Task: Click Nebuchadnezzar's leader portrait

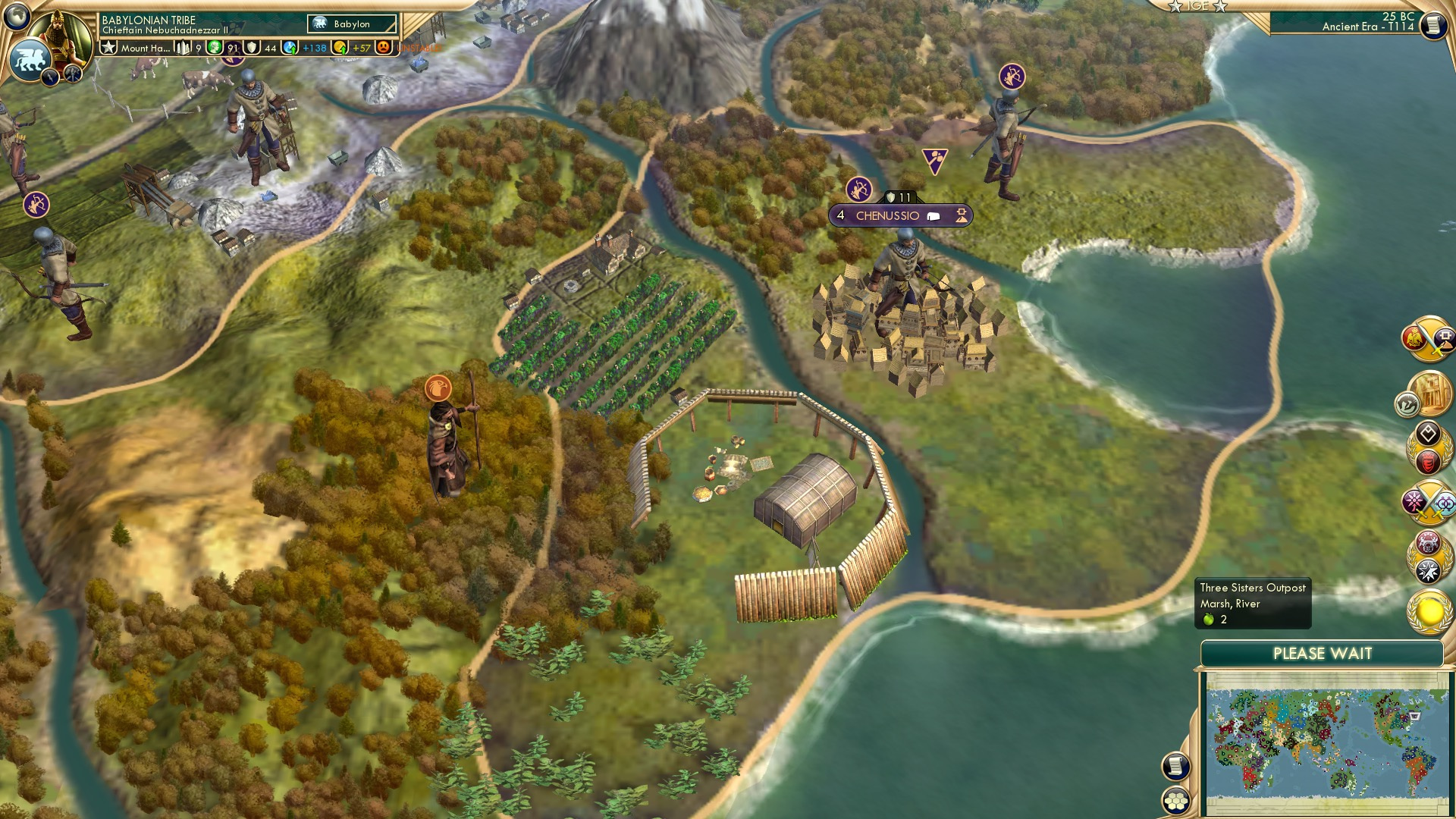Action: coord(61,27)
